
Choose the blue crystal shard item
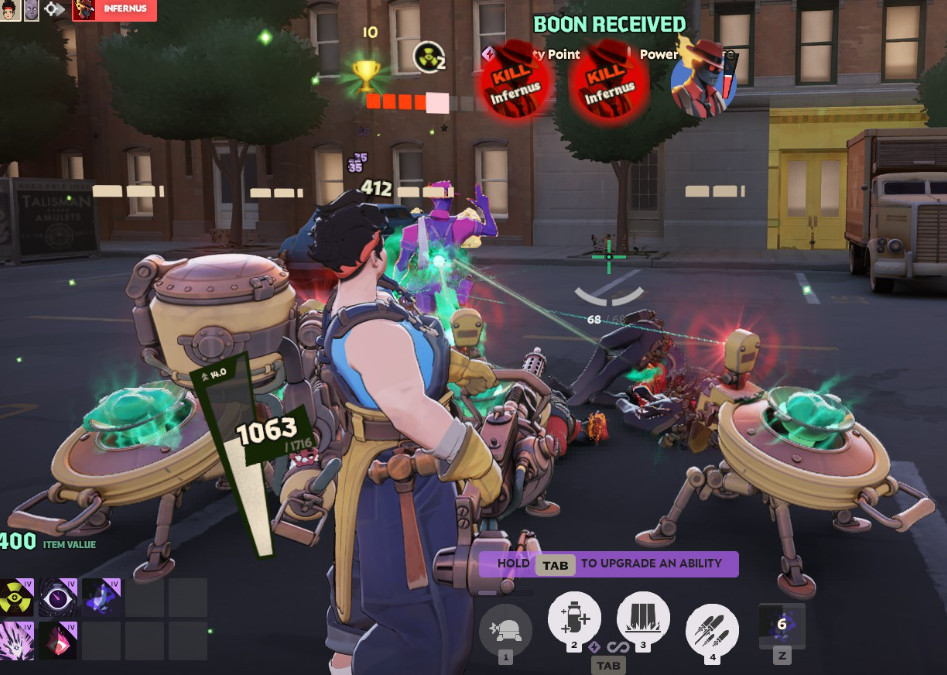(101, 597)
